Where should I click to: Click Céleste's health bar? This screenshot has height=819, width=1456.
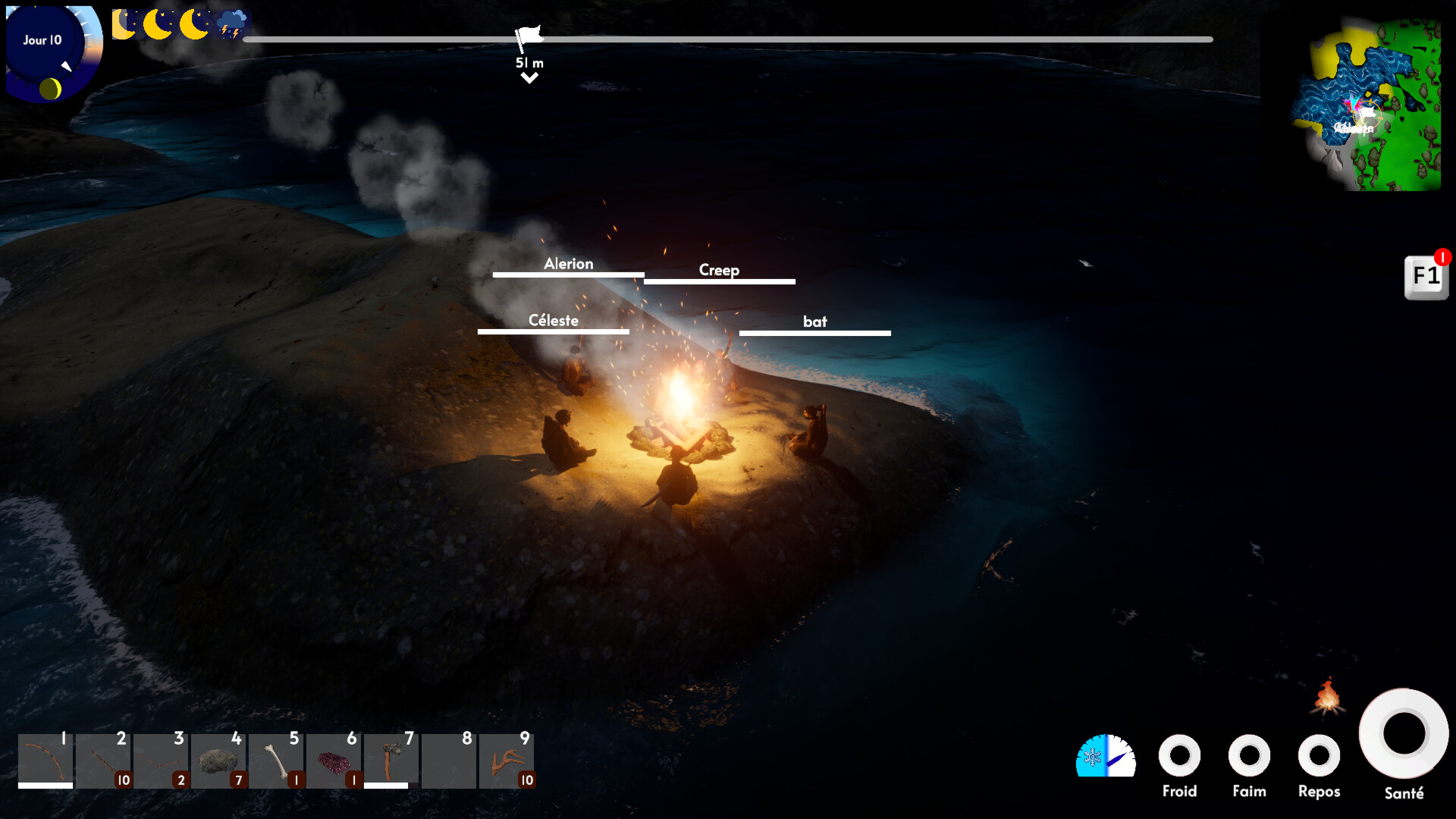tap(553, 331)
